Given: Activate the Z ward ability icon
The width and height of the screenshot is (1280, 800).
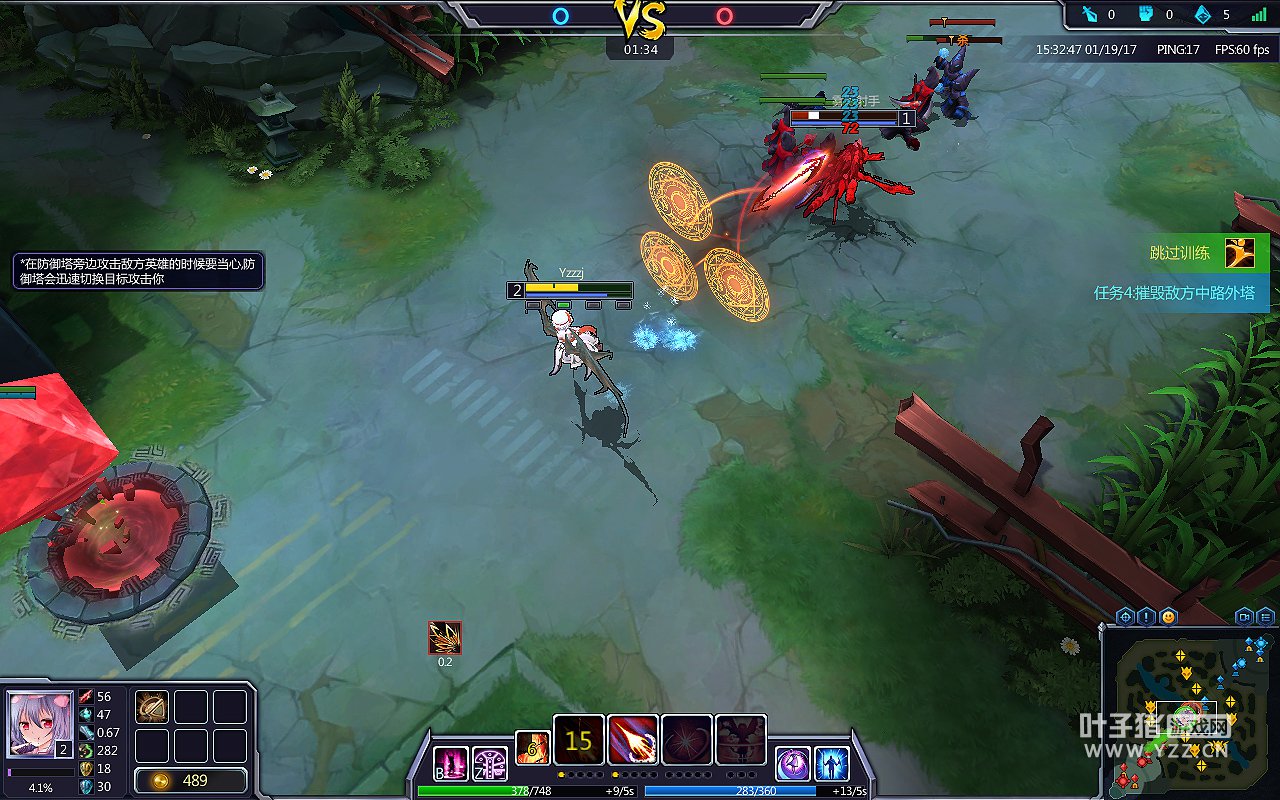Looking at the screenshot, I should pos(489,764).
